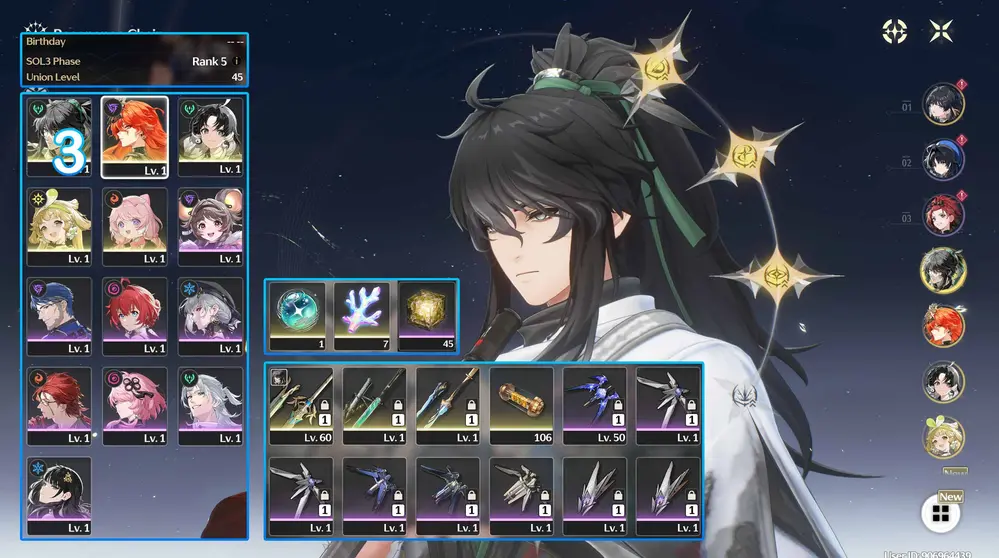Click the golden cube item slot
999x558 pixels.
coord(429,315)
